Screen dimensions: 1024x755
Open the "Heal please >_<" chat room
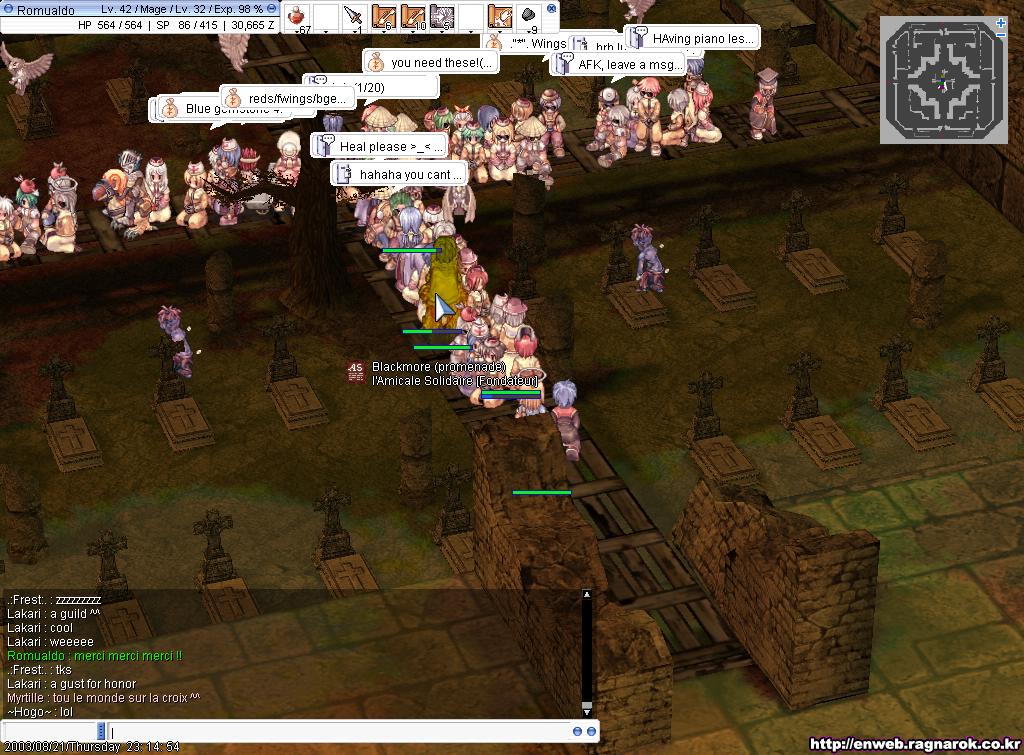(x=390, y=146)
